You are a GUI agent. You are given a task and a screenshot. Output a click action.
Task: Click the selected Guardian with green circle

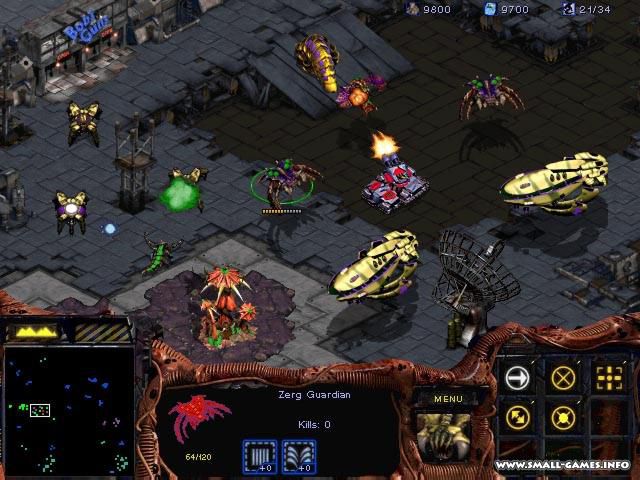tap(287, 182)
